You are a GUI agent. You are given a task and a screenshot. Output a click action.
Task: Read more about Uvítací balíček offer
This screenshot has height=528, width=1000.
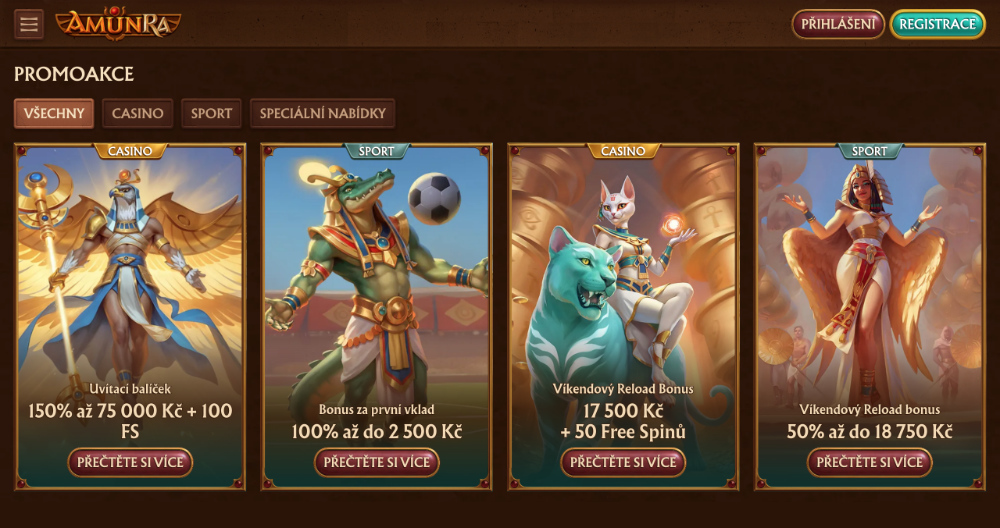pyautogui.click(x=130, y=462)
